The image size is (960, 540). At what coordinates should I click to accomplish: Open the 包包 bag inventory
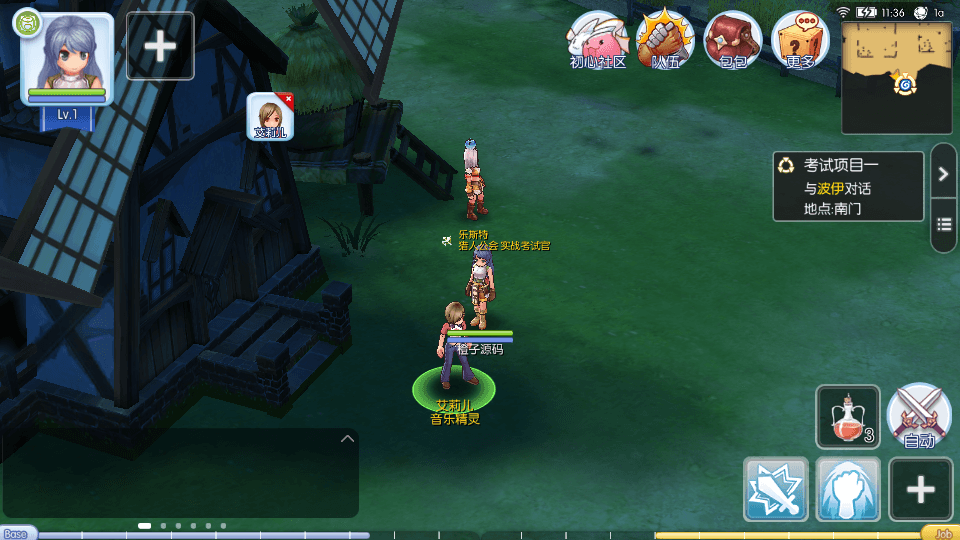click(x=733, y=40)
